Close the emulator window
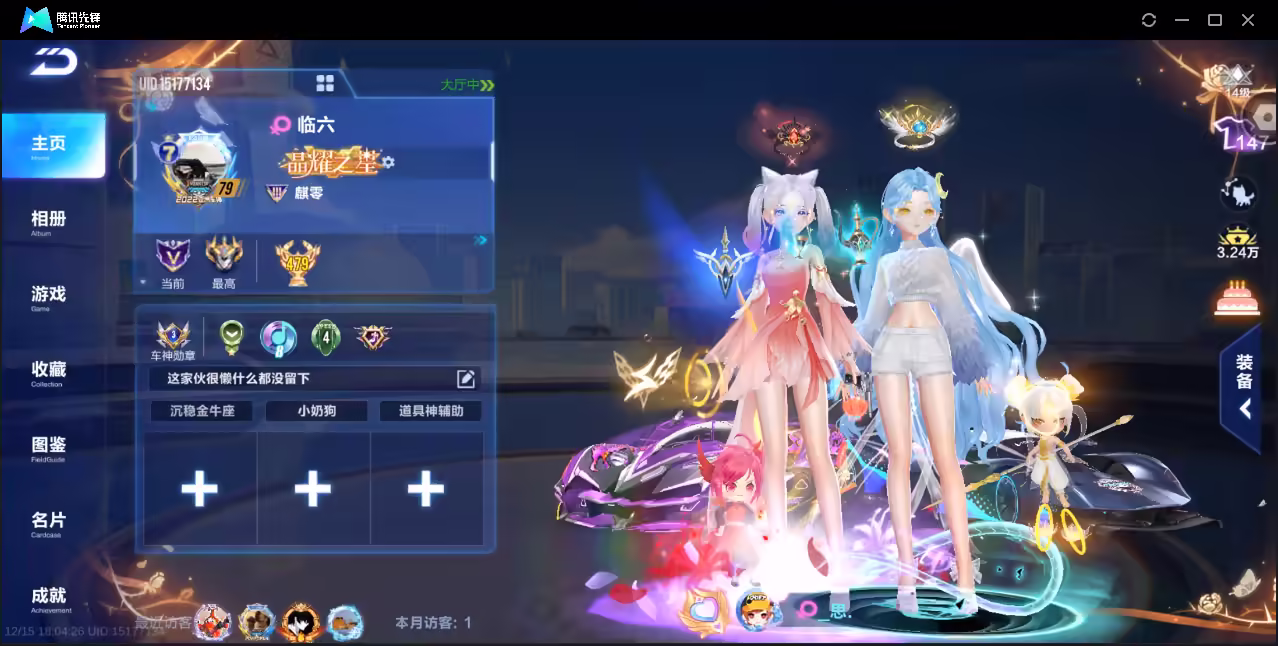Viewport: 1278px width, 646px height. (1248, 20)
